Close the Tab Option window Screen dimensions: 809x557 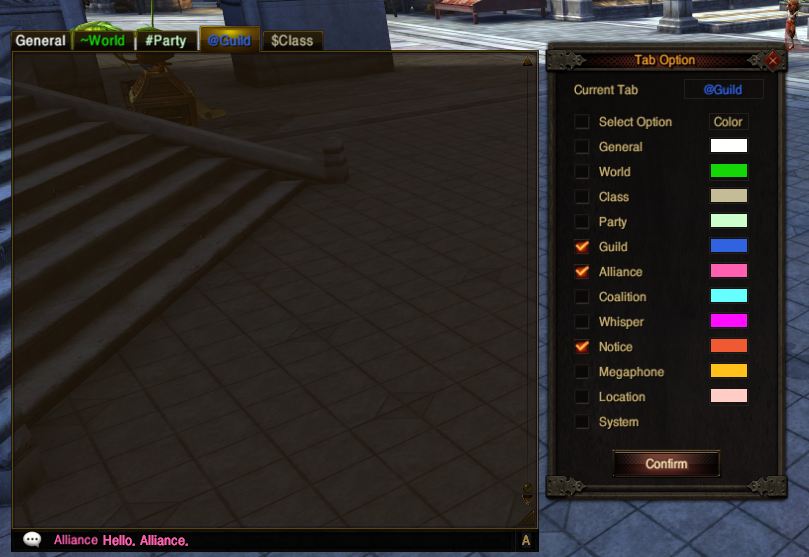(x=772, y=60)
